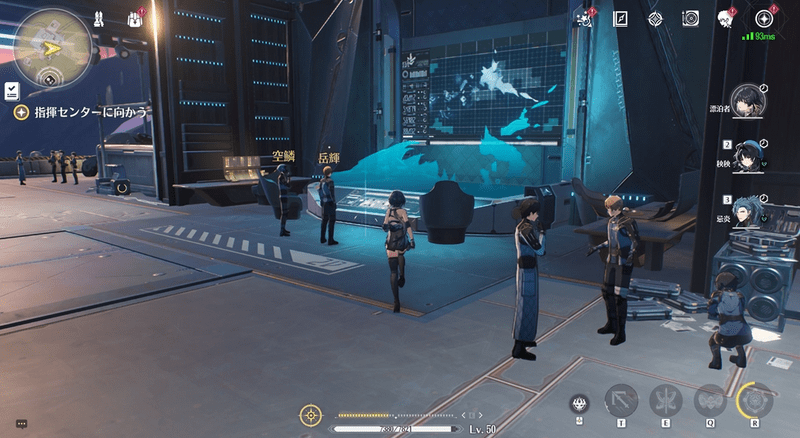Open the white-haired character head icon

point(726,18)
